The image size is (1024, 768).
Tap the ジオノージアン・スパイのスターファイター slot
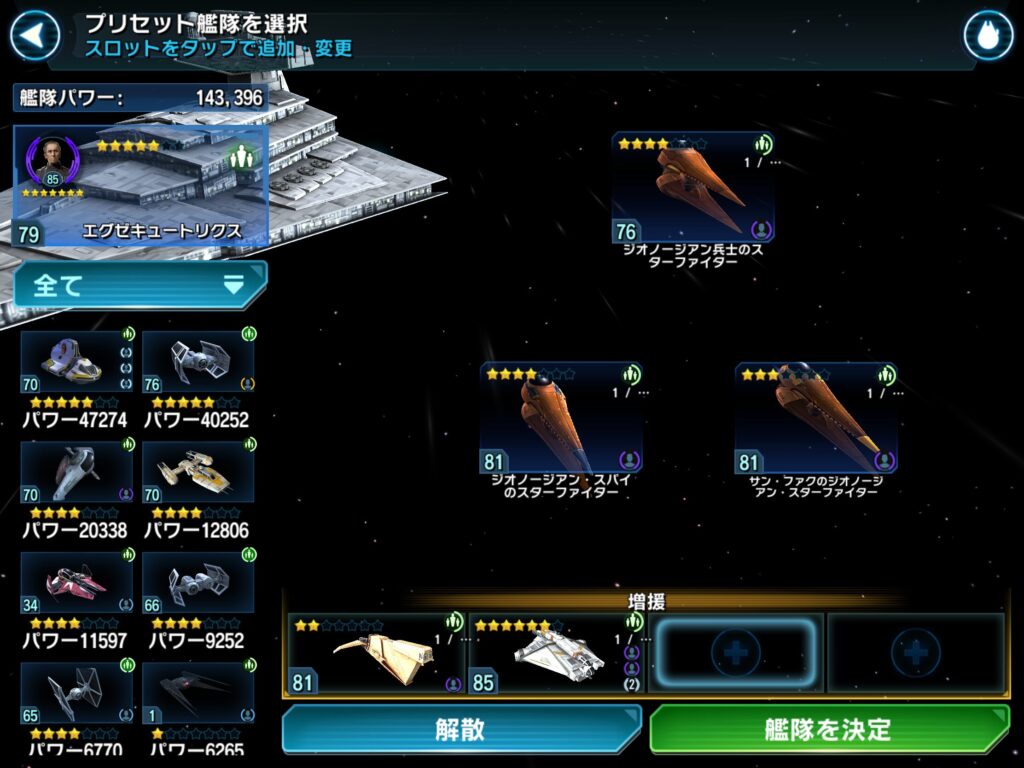point(561,418)
